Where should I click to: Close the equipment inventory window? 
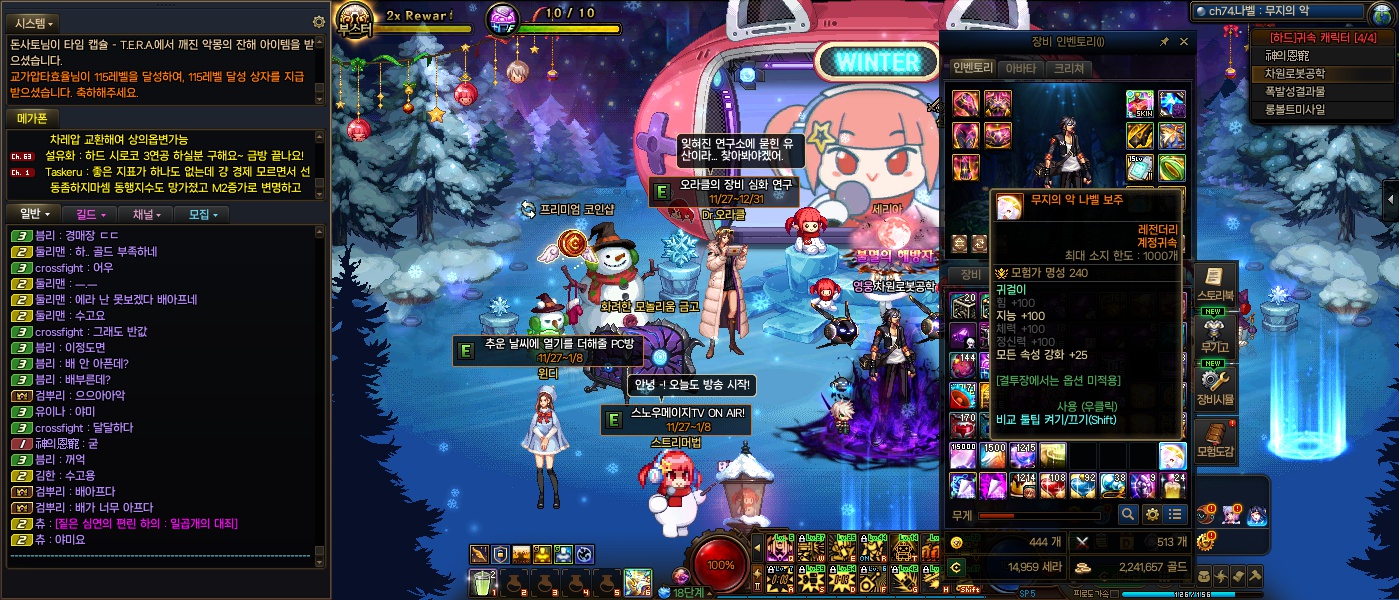pos(1184,42)
